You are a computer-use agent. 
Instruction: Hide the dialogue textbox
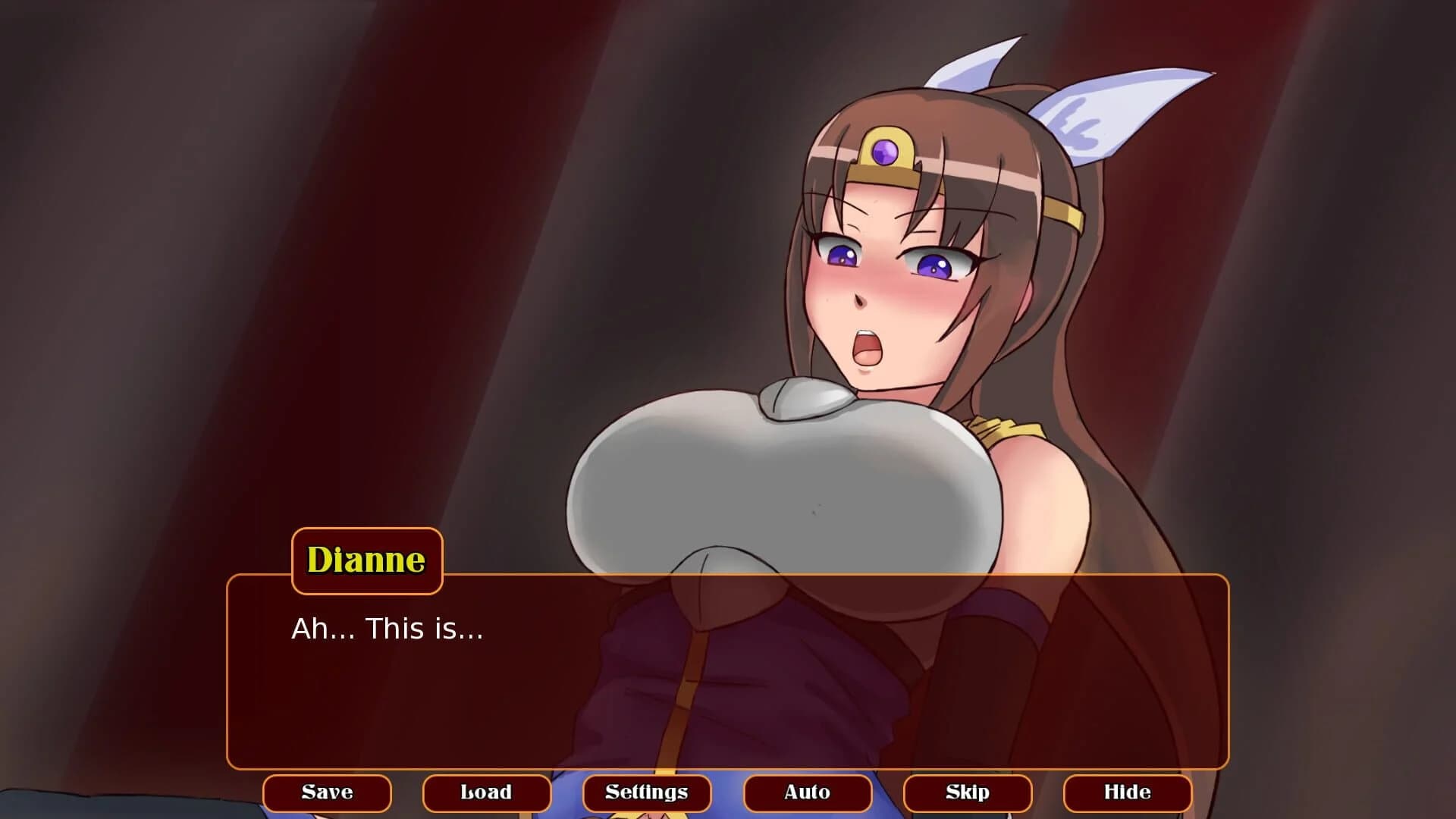click(1128, 792)
